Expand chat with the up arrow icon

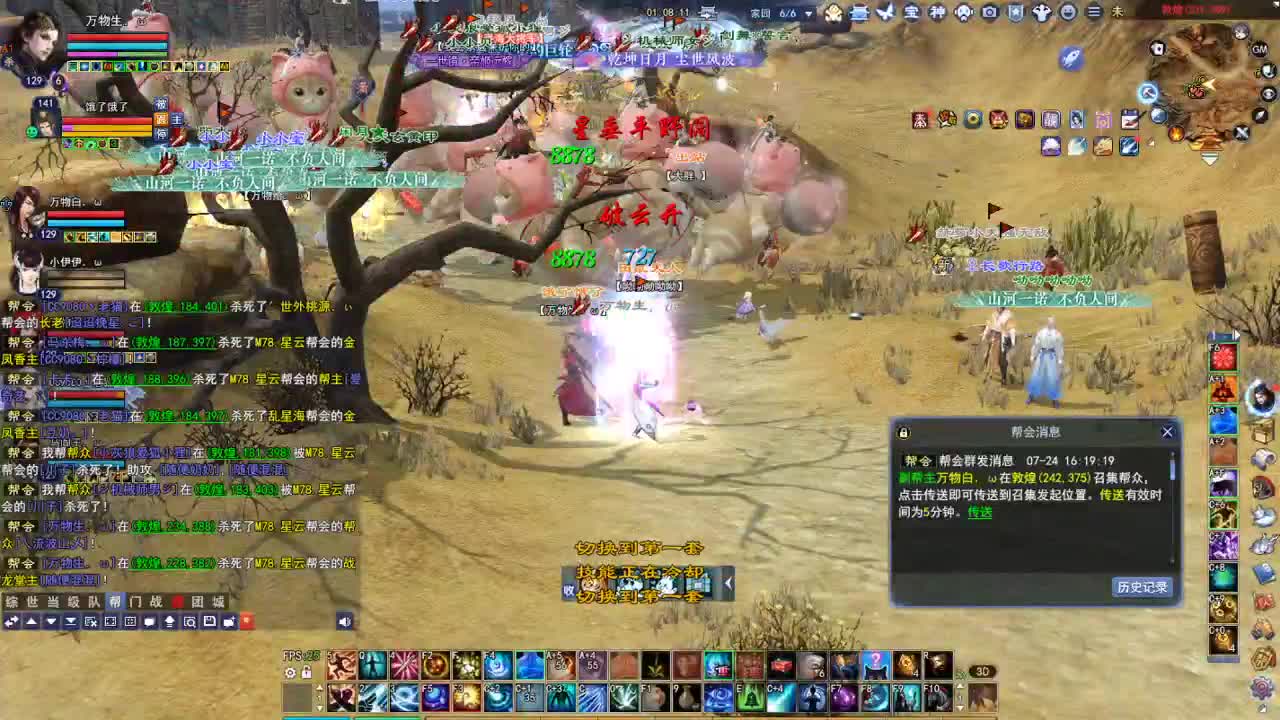coord(31,621)
